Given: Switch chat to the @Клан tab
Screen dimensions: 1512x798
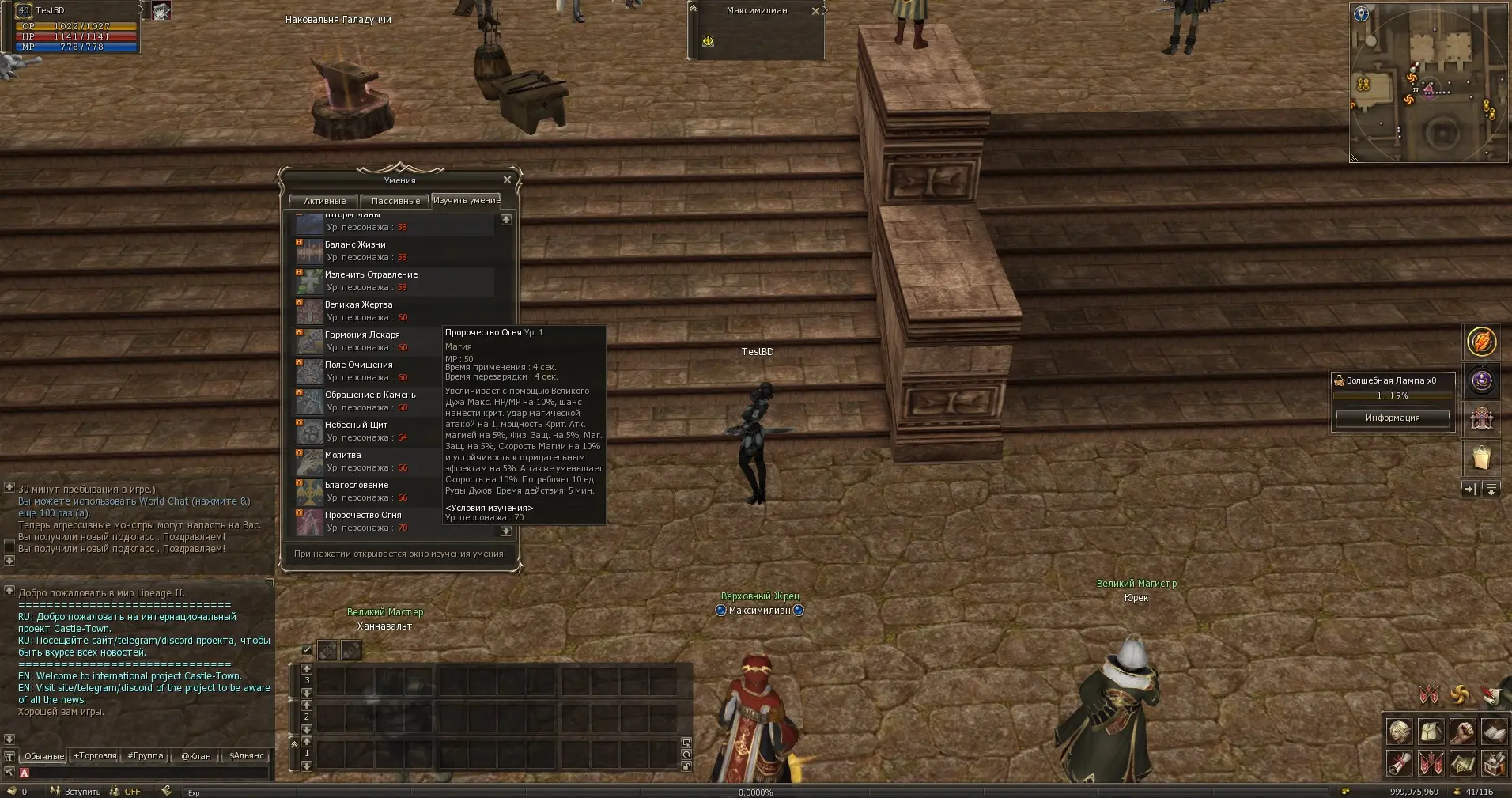Looking at the screenshot, I should [195, 755].
